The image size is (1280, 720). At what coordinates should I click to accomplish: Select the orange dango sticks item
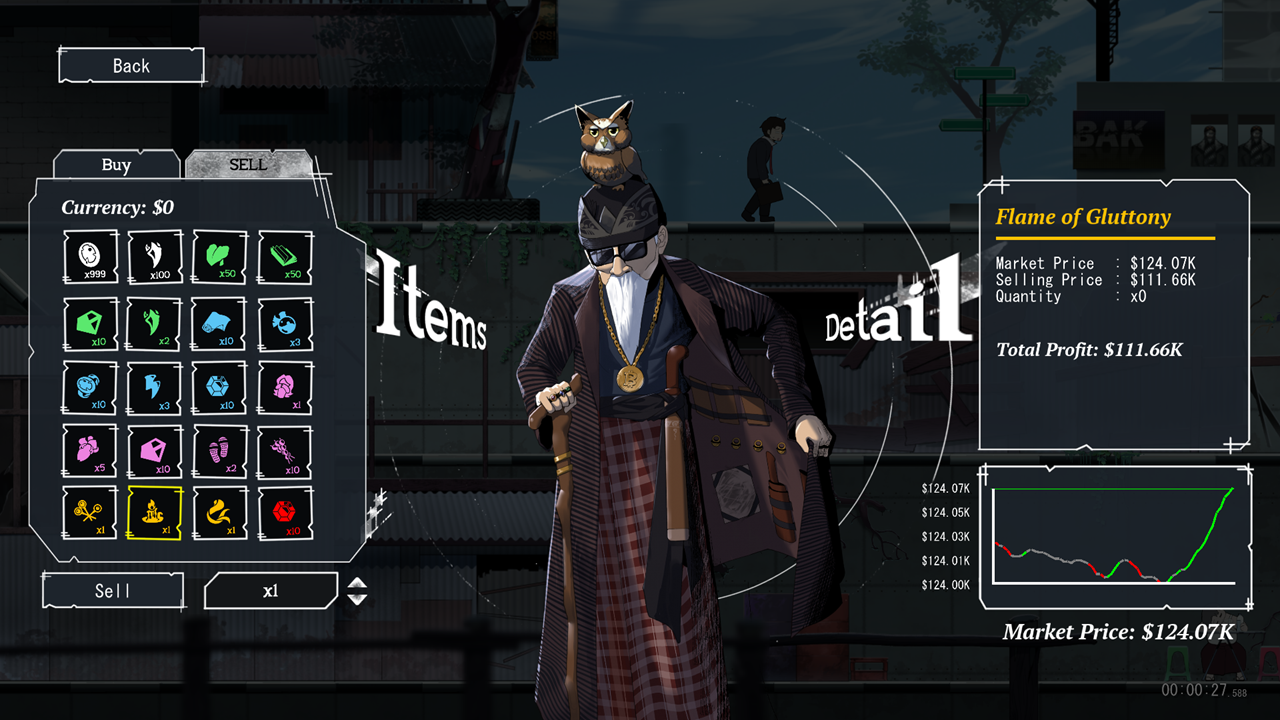pyautogui.click(x=91, y=513)
